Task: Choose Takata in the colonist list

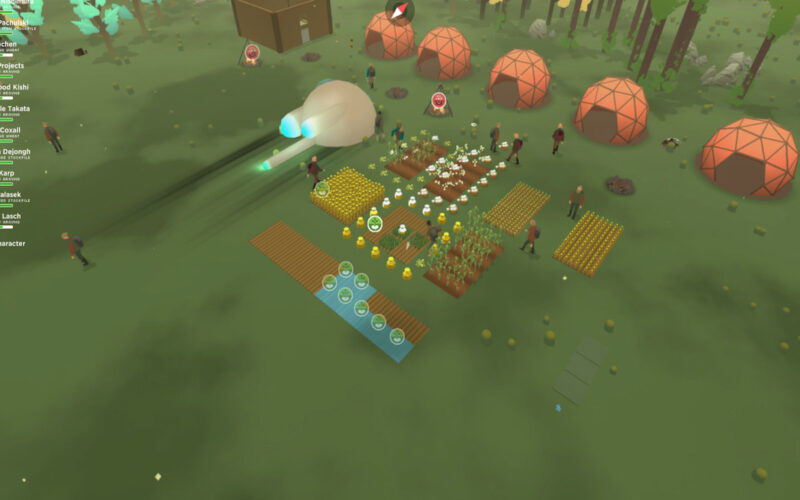Action: click(x=15, y=108)
